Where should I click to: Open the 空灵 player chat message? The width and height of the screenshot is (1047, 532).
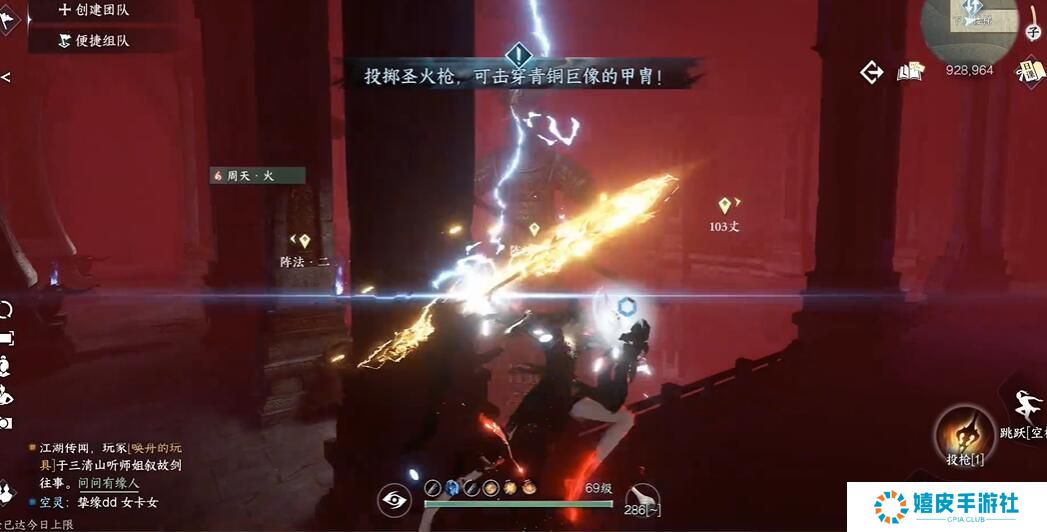[x=98, y=502]
